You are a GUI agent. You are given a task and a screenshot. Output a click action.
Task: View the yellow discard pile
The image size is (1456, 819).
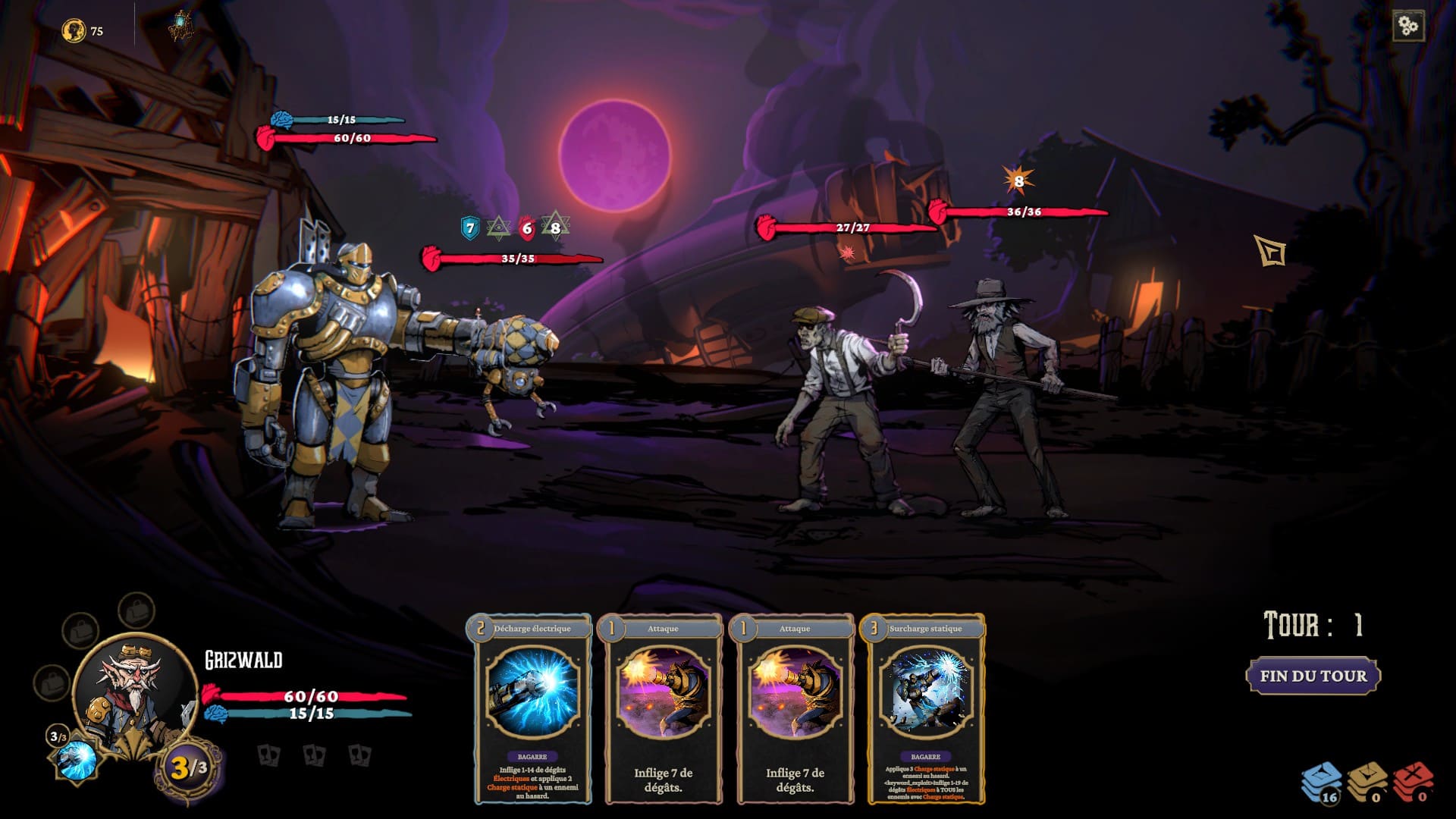click(x=1367, y=783)
